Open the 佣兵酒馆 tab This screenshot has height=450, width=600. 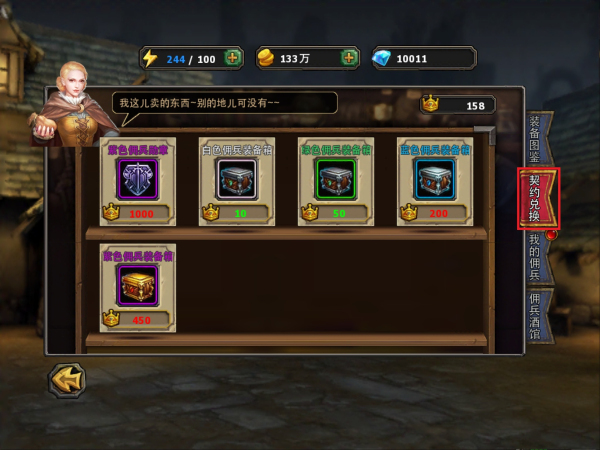point(536,316)
